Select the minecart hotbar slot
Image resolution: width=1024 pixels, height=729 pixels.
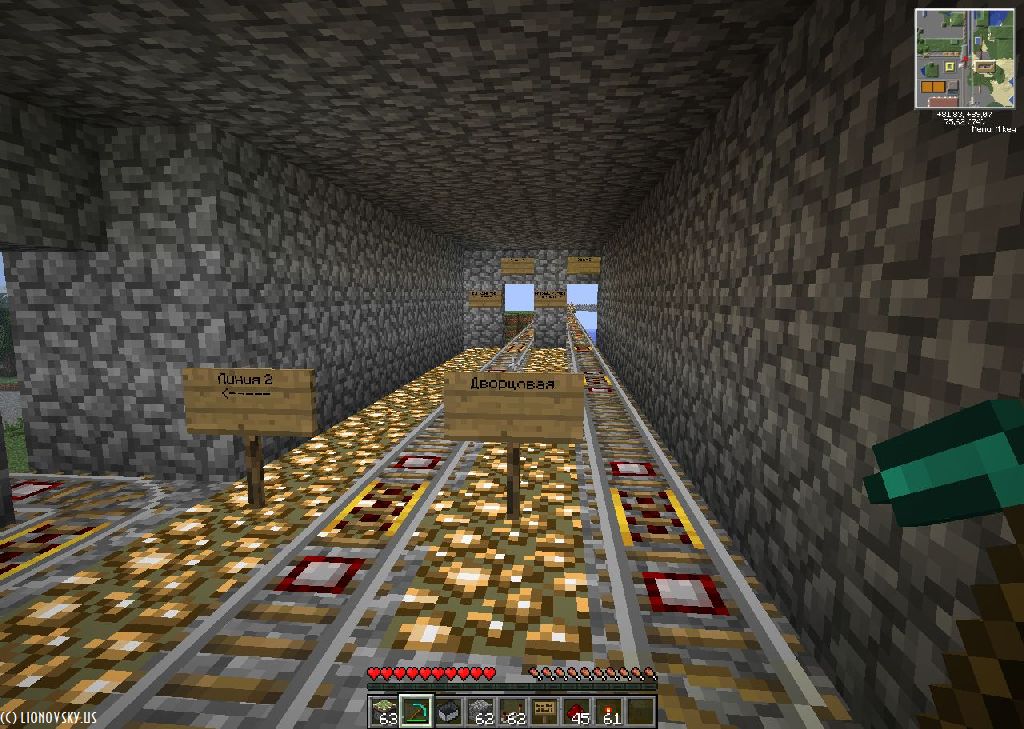coord(448,711)
